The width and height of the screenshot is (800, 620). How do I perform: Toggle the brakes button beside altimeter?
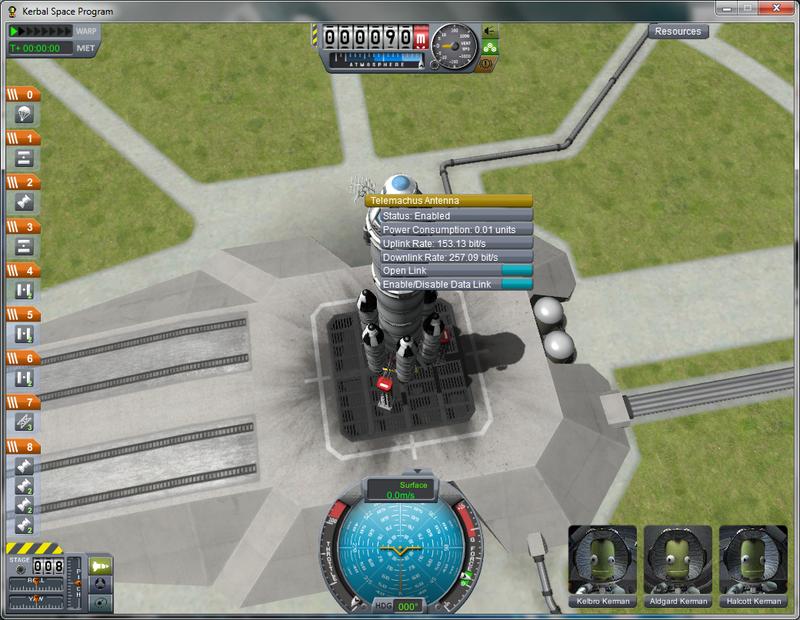(490, 60)
